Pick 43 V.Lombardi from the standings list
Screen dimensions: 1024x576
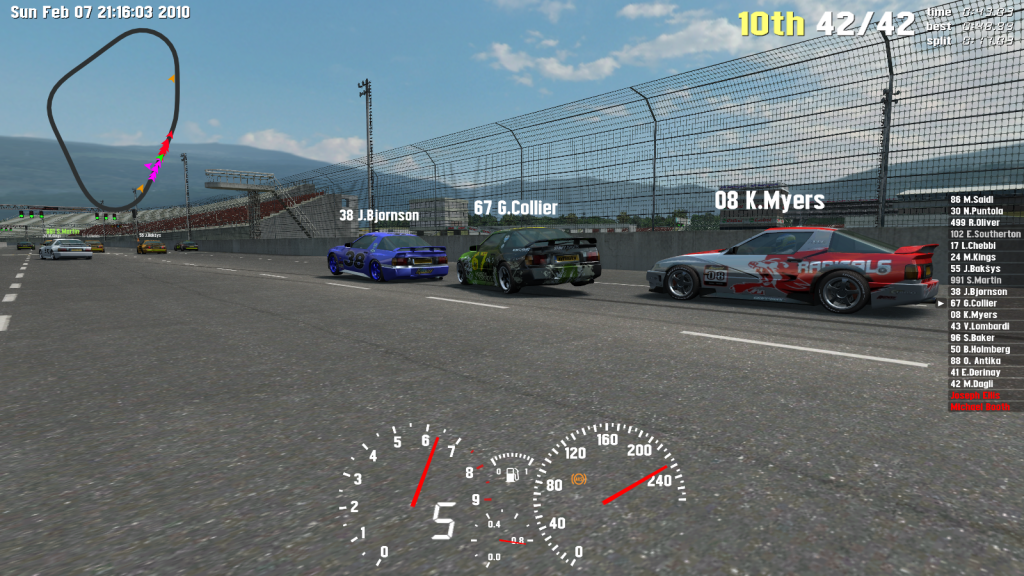(979, 326)
